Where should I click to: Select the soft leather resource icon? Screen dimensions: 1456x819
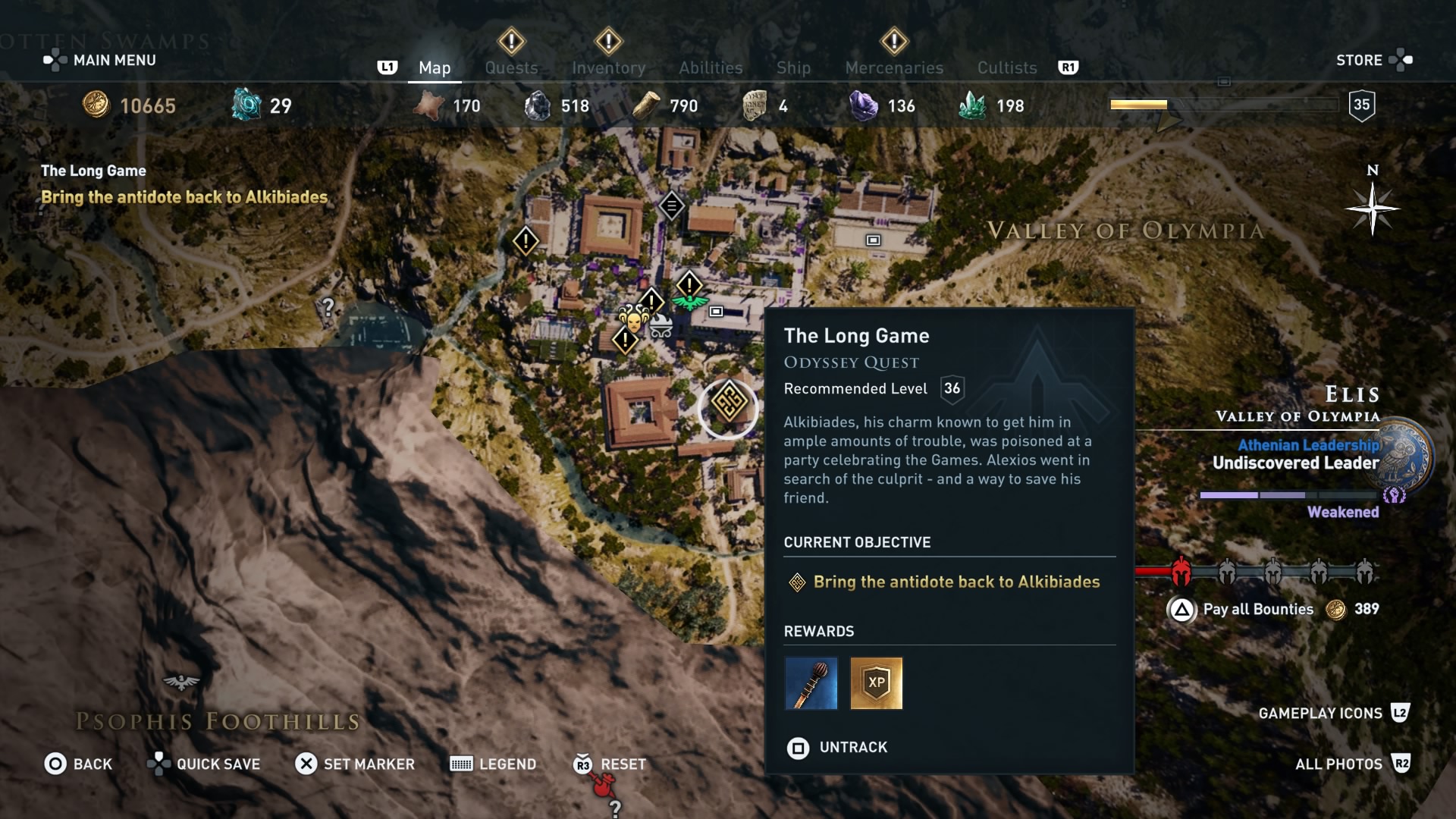(x=428, y=105)
